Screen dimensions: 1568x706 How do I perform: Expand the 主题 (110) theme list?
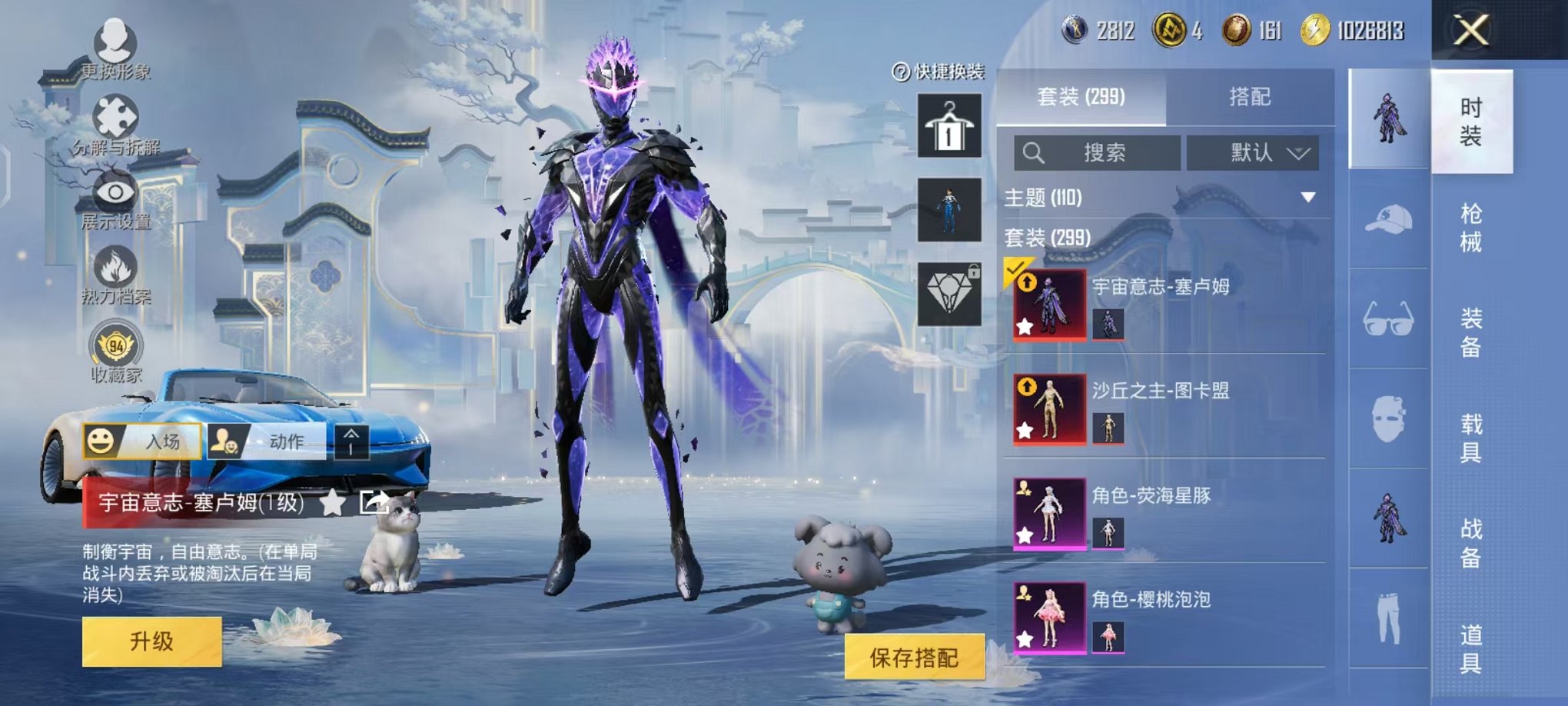pyautogui.click(x=1307, y=198)
